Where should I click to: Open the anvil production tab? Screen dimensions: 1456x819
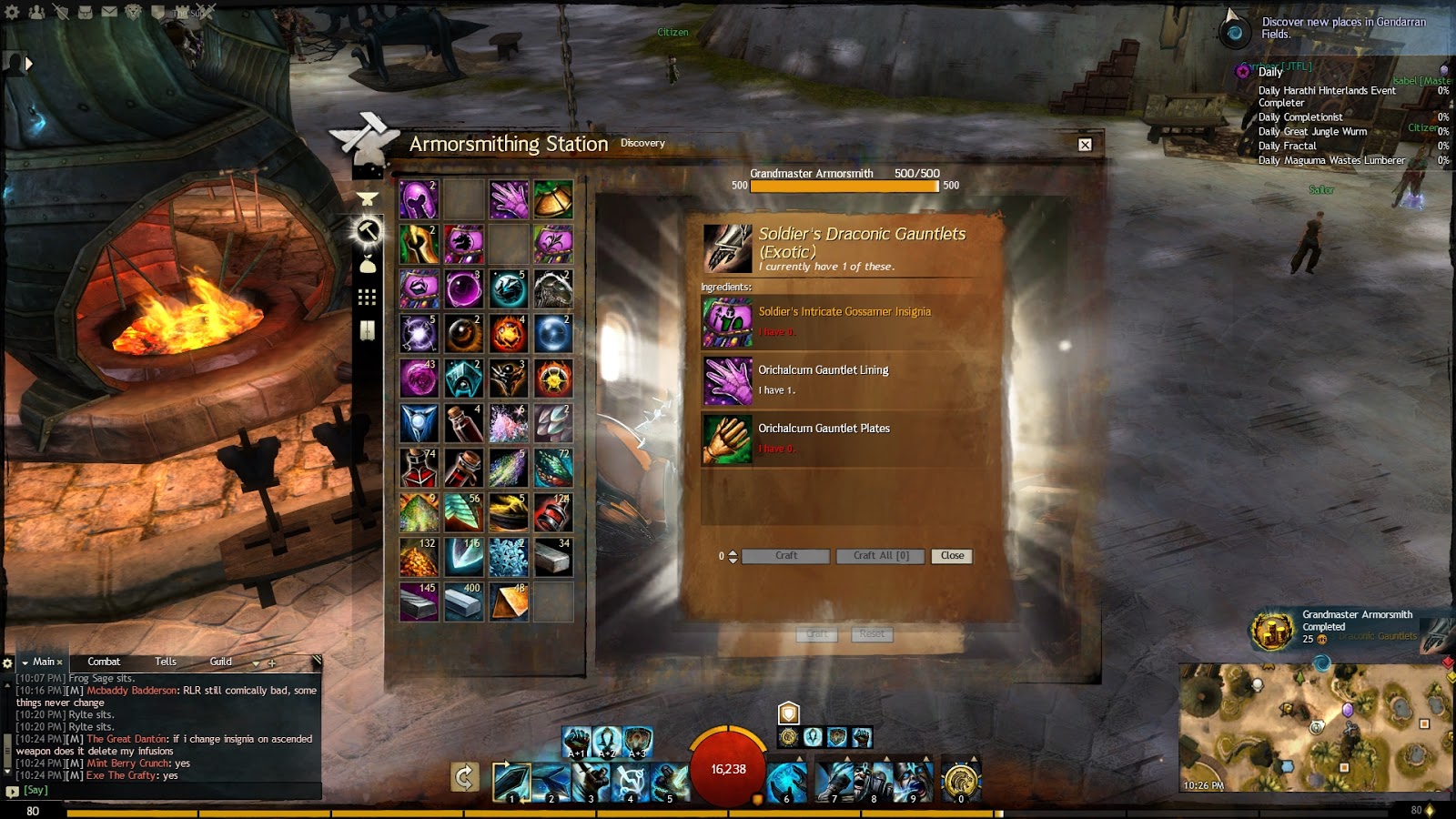(368, 198)
